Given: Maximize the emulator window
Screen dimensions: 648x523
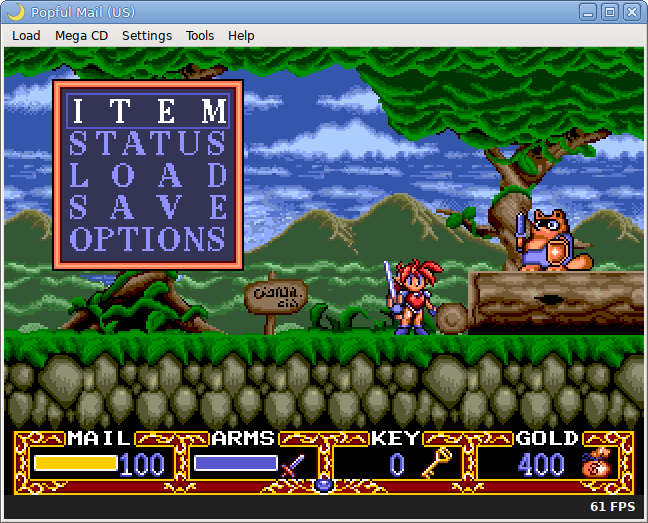Looking at the screenshot, I should coord(611,12).
